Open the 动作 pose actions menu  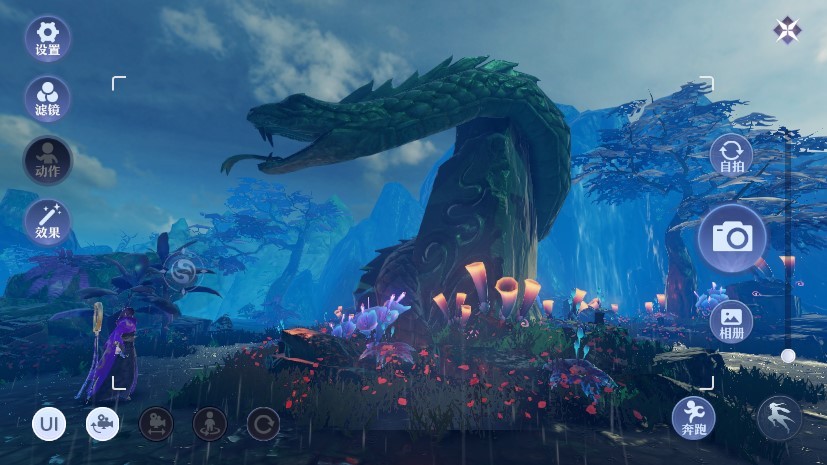(47, 160)
